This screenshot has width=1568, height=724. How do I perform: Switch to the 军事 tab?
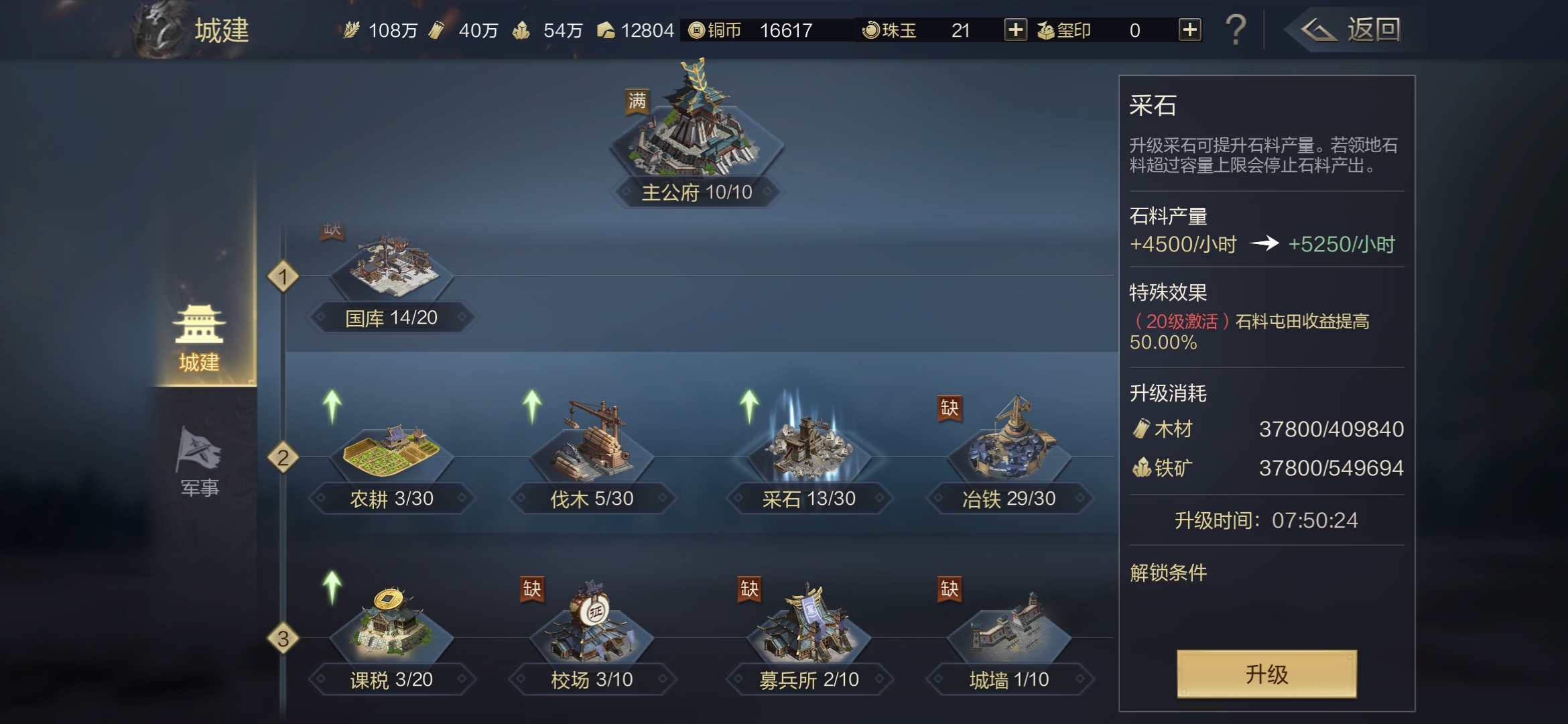pyautogui.click(x=199, y=463)
